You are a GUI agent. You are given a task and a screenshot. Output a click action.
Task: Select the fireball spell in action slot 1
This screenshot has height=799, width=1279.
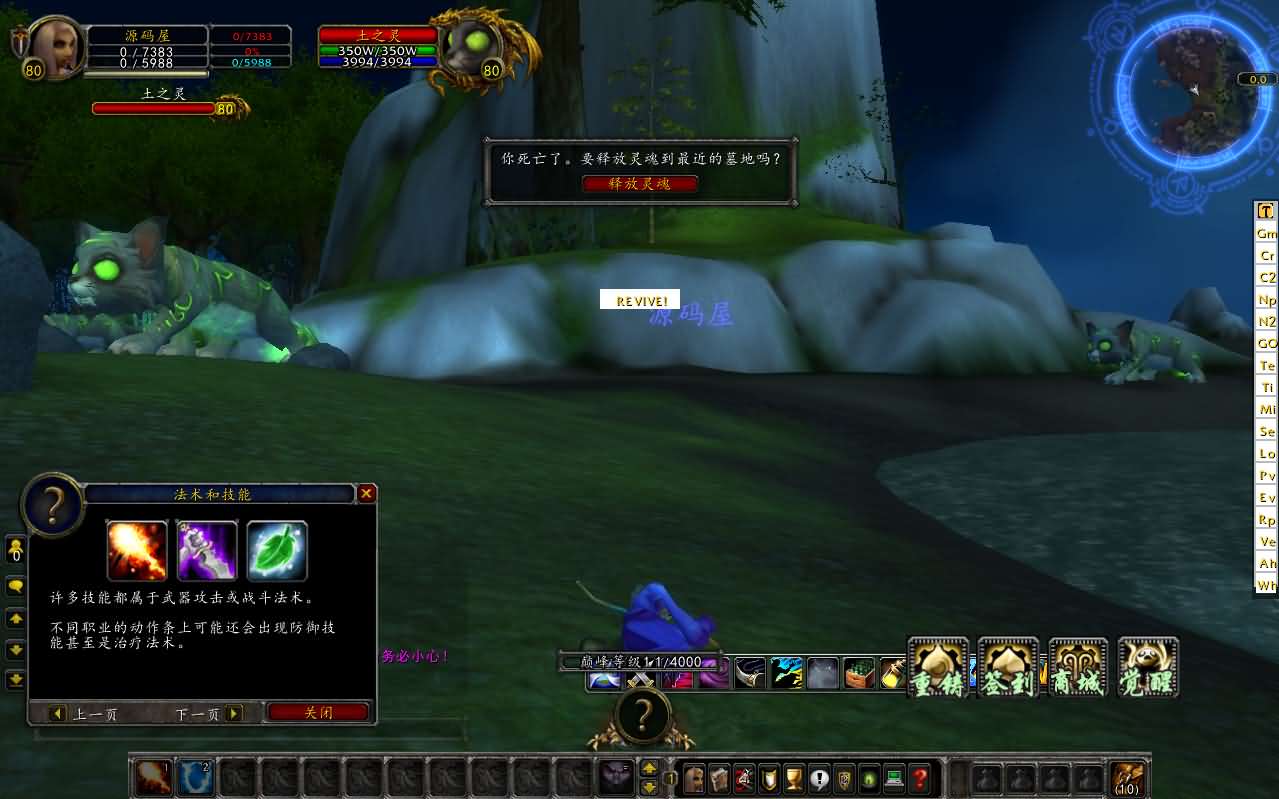click(x=153, y=778)
